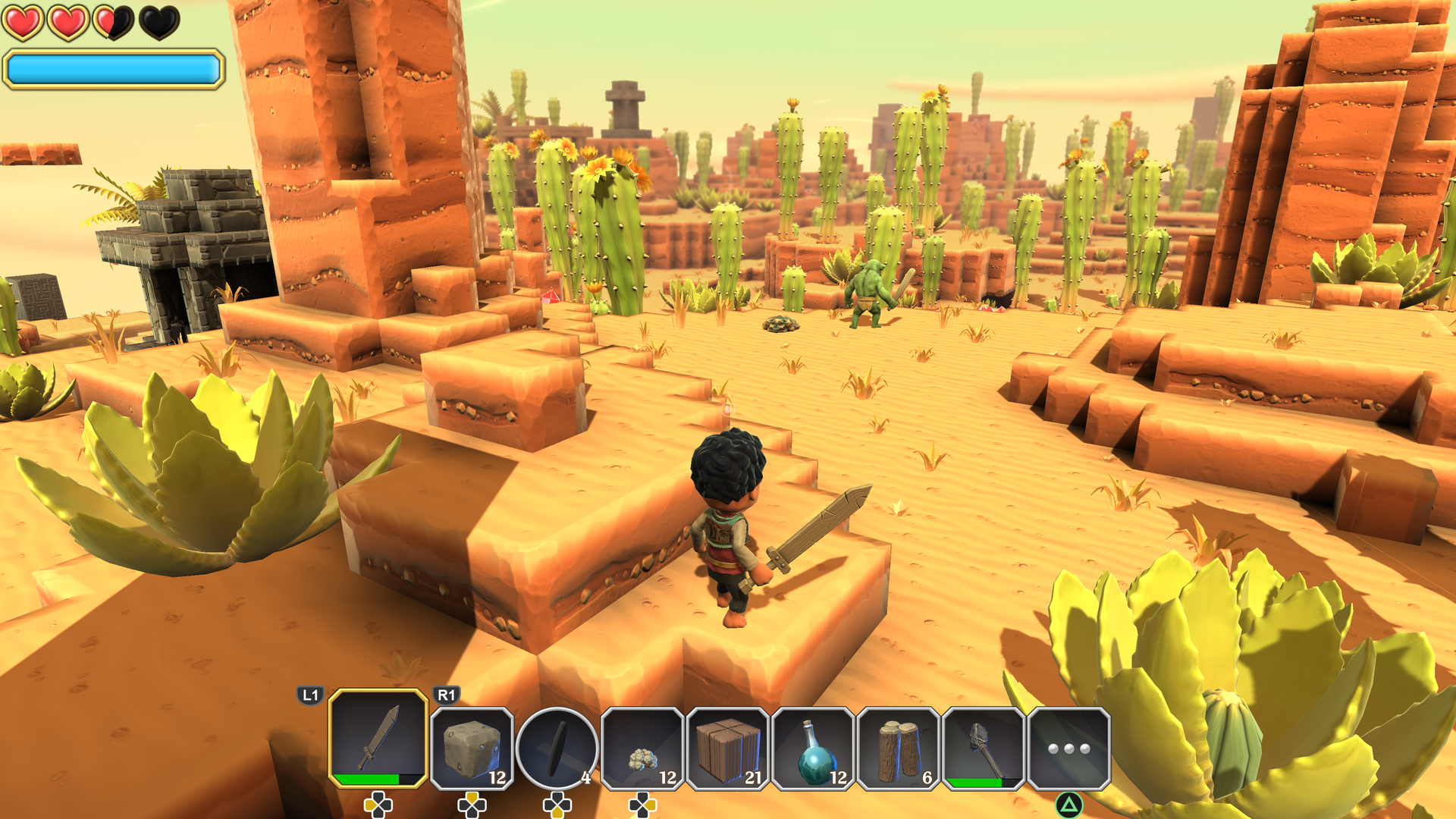Select the wooden planks stack of 21

[728, 747]
